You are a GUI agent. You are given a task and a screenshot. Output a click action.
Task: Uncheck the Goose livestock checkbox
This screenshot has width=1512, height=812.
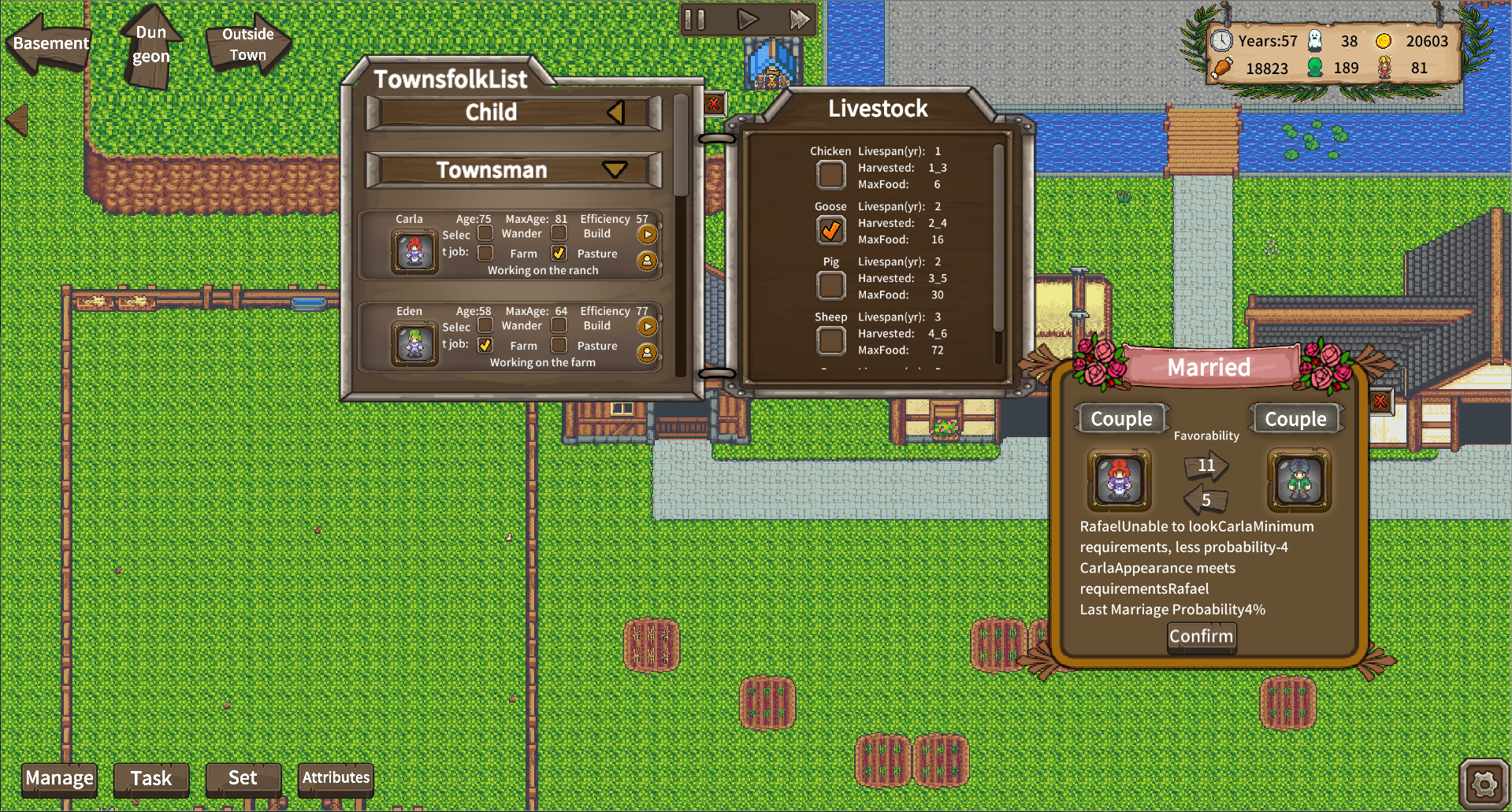click(x=830, y=229)
